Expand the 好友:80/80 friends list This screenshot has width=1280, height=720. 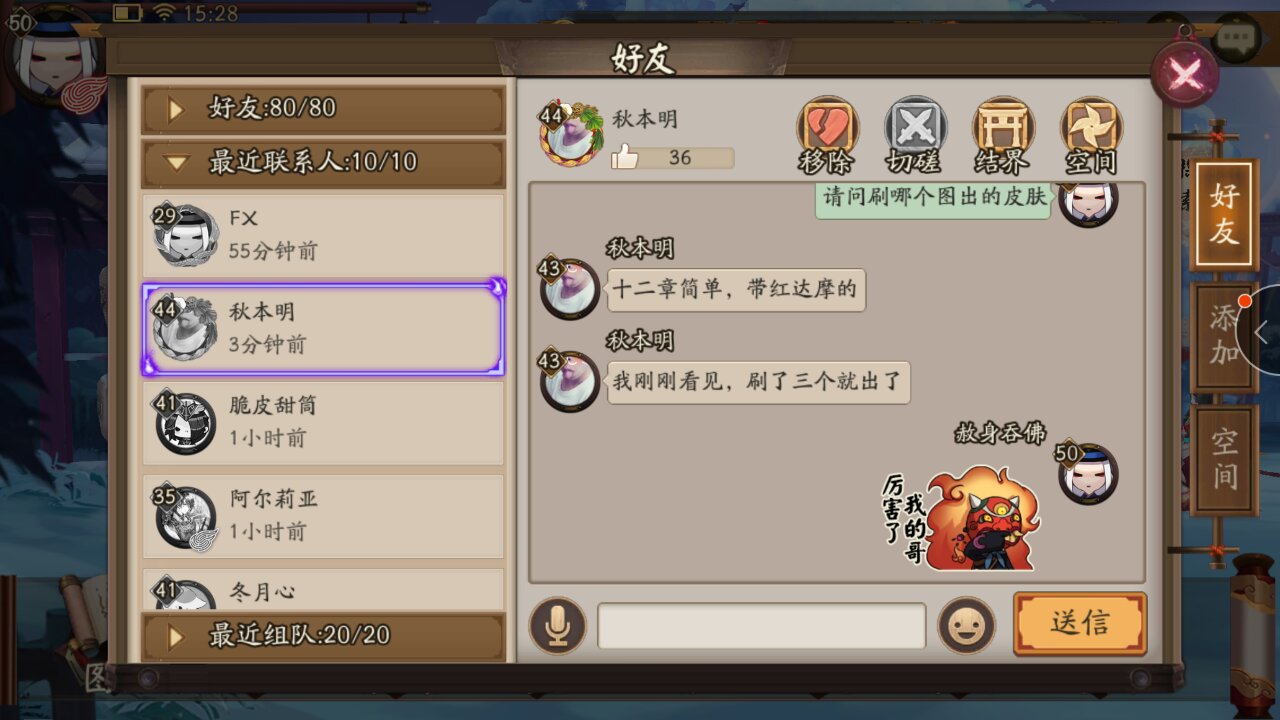pyautogui.click(x=322, y=108)
